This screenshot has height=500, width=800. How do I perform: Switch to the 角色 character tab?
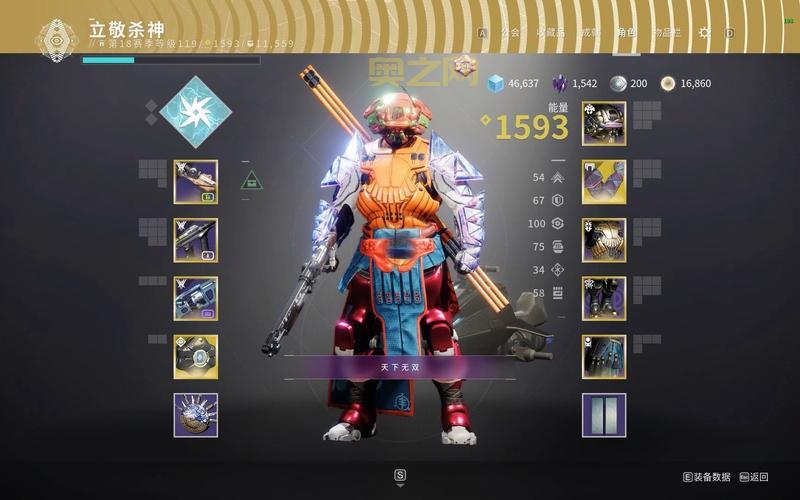[x=628, y=32]
